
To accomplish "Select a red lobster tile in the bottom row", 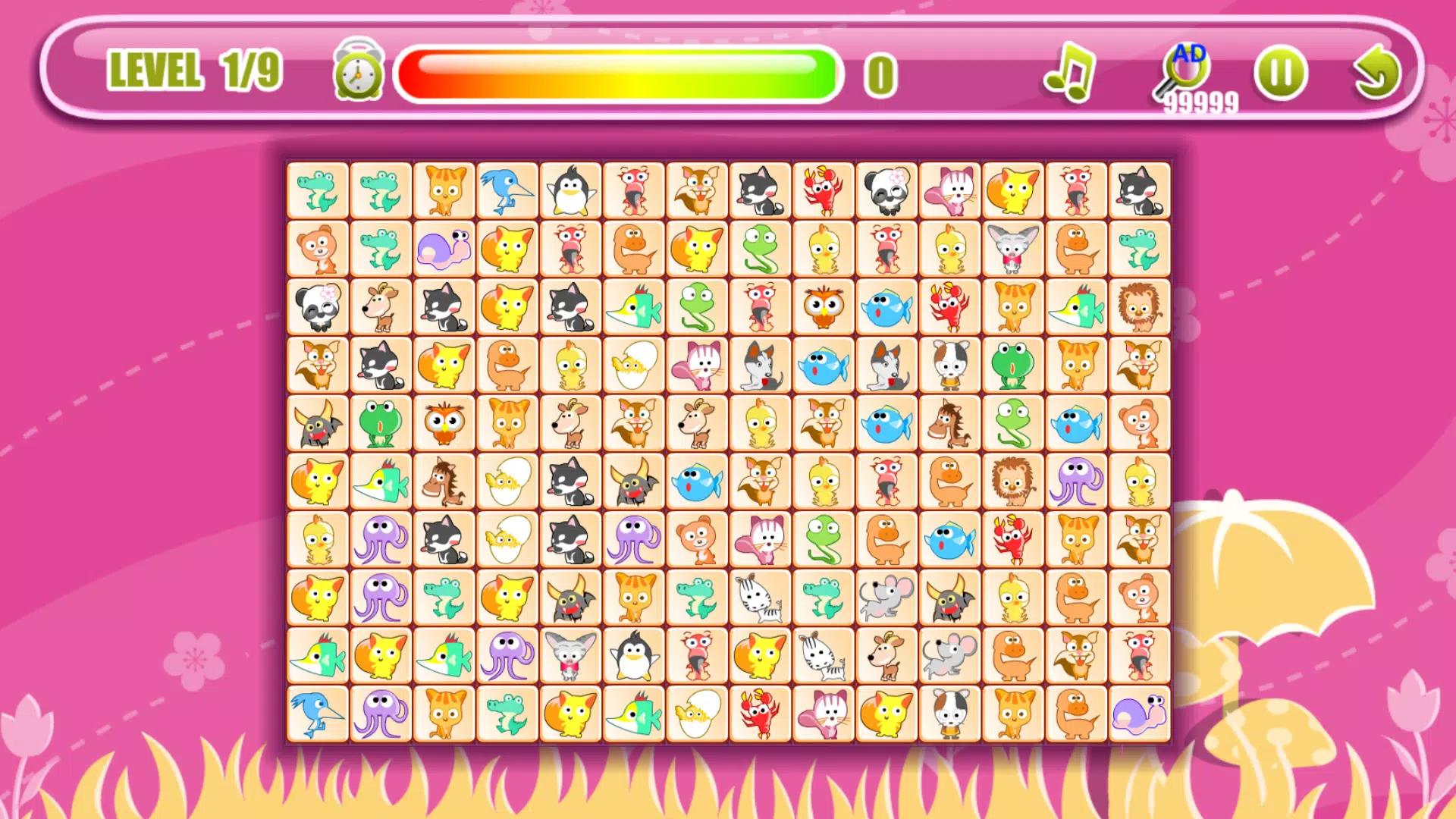I will click(x=760, y=715).
